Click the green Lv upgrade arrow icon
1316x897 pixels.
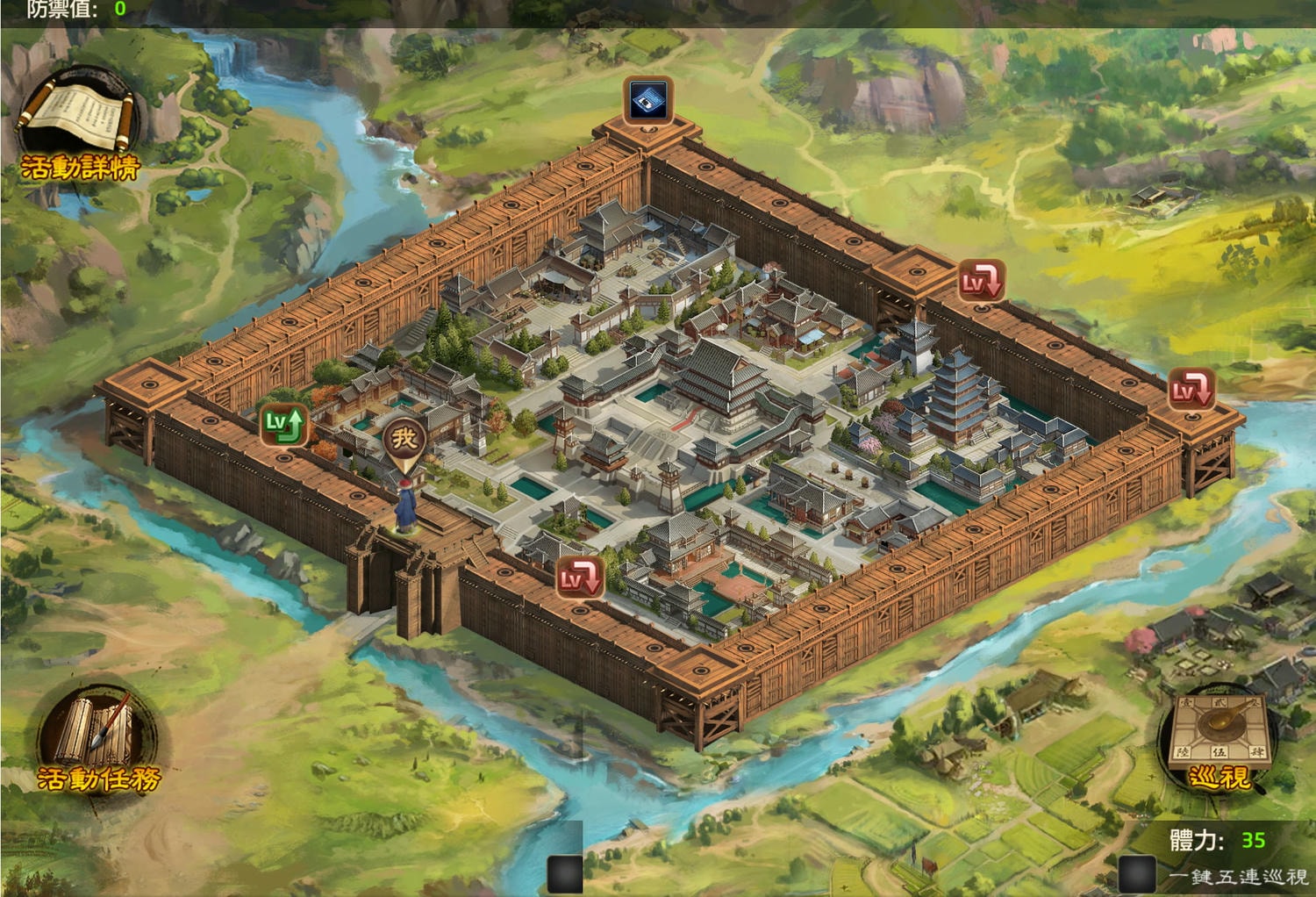(284, 424)
